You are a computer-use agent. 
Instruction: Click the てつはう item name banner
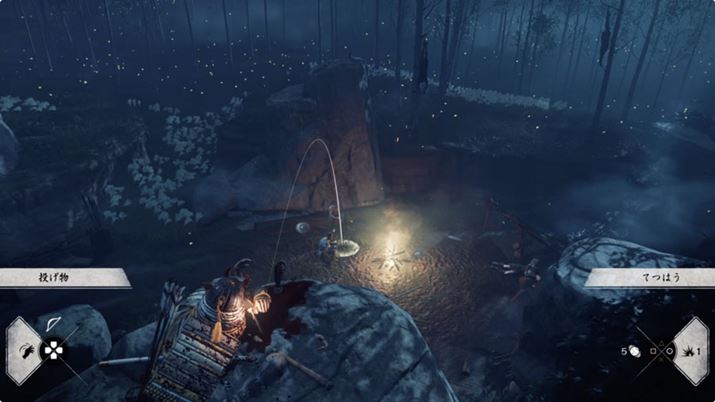(x=650, y=277)
